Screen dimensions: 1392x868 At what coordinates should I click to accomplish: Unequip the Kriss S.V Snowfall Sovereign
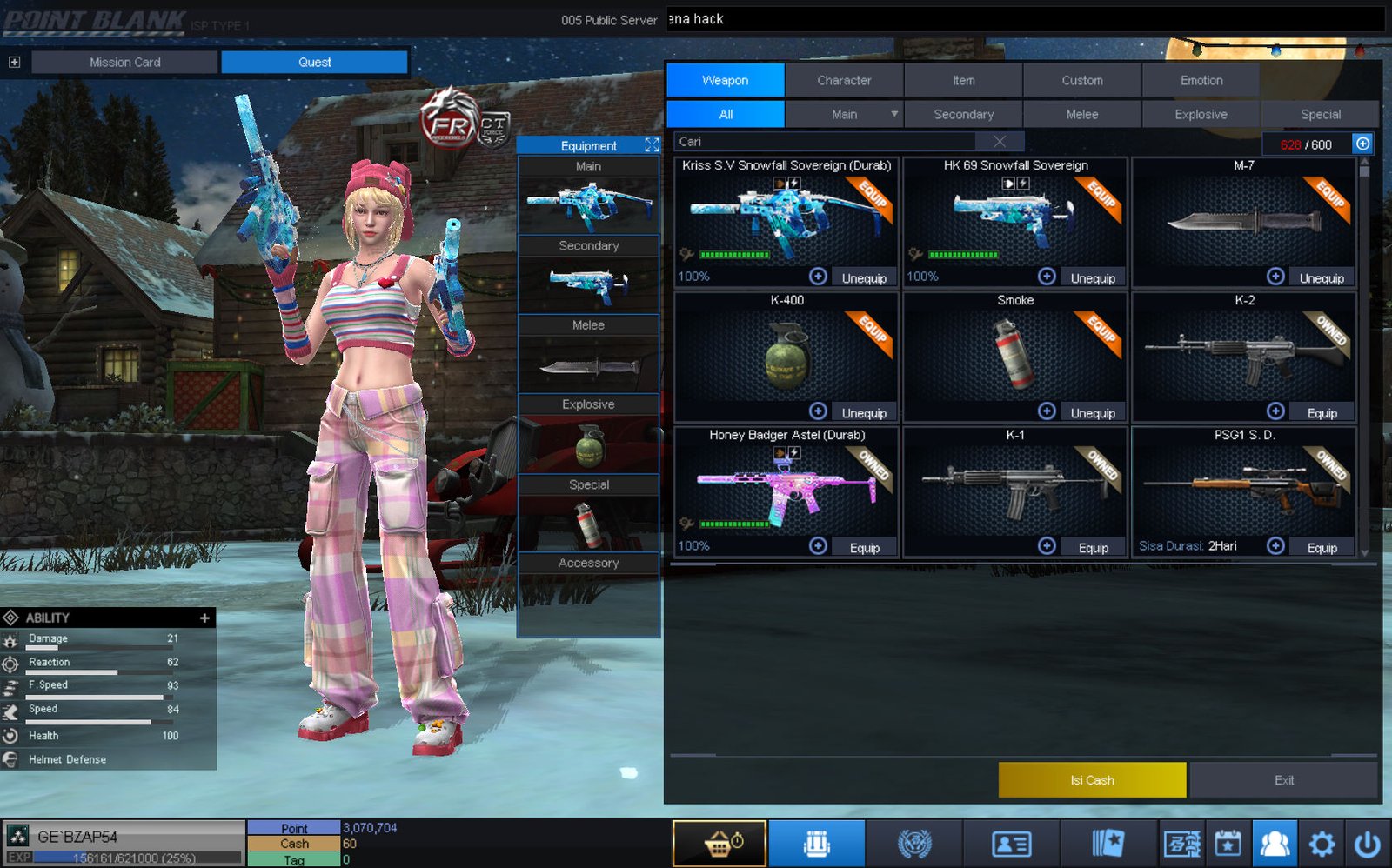(863, 278)
